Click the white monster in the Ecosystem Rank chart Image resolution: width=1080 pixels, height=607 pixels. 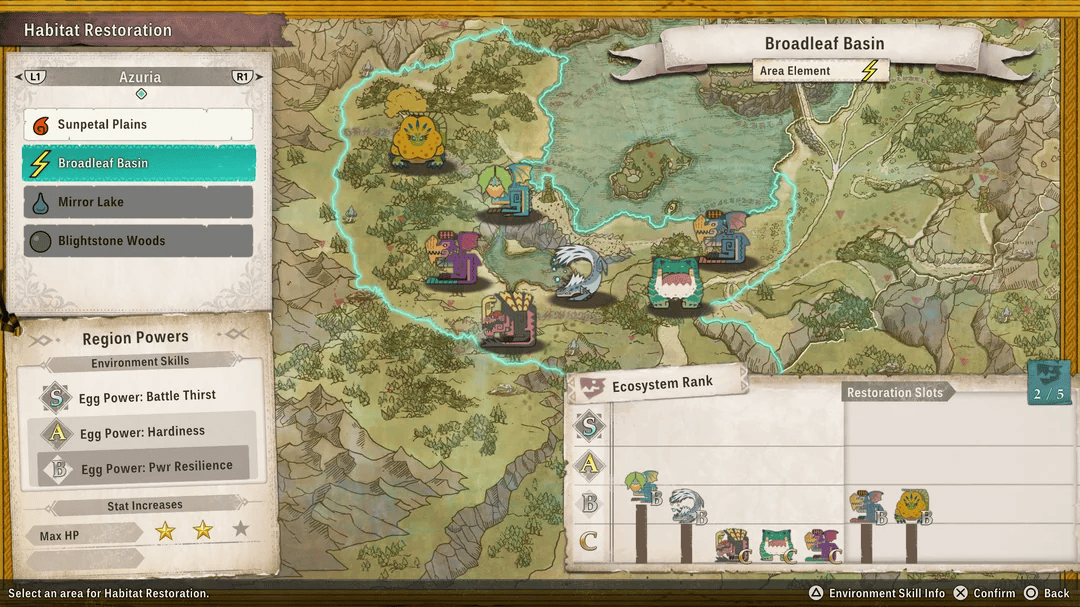pos(686,505)
